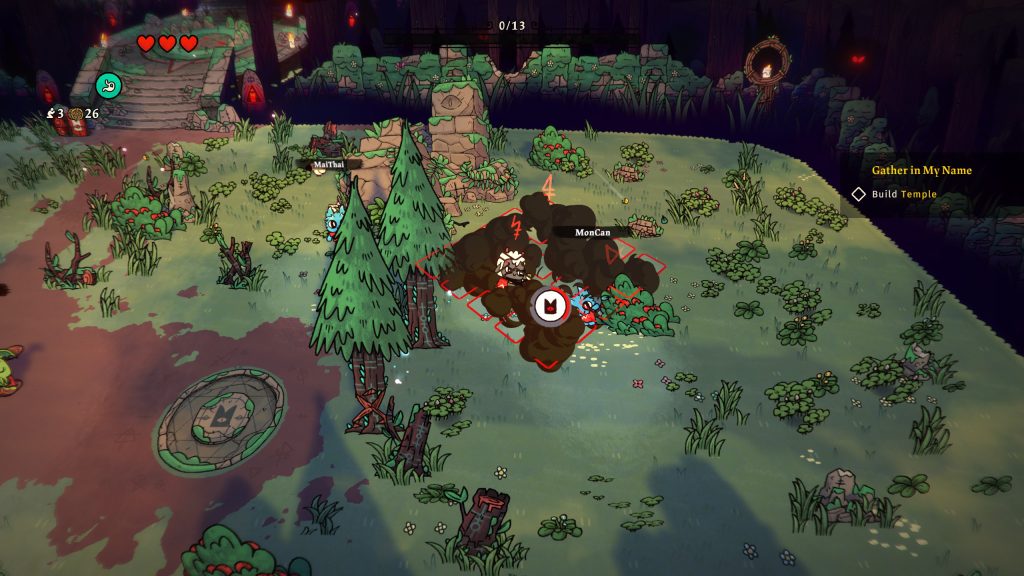Click the green stomach hunger icon
This screenshot has width=1024, height=576.
tap(108, 86)
